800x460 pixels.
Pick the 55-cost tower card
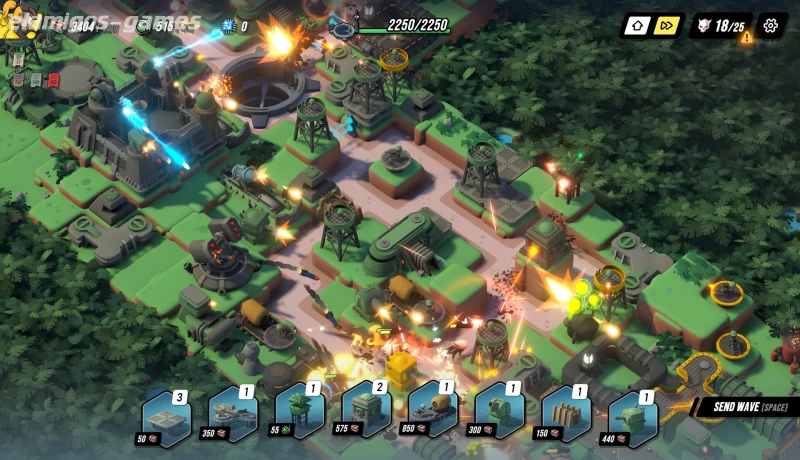click(299, 412)
